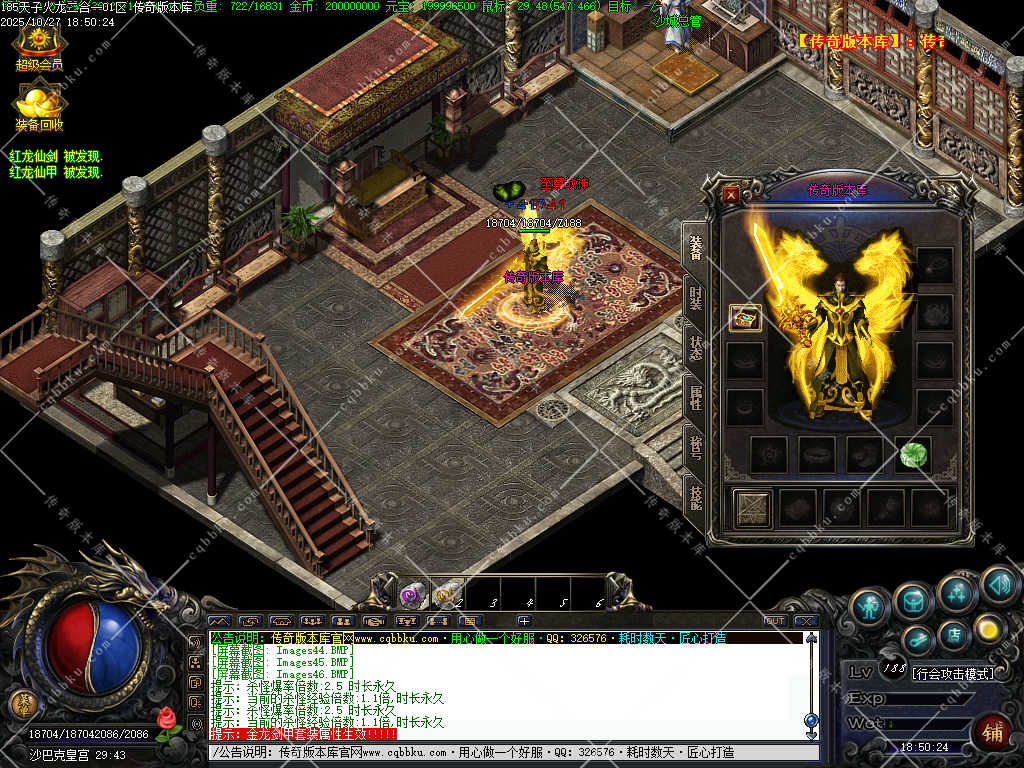Select the 称号 title tab
Image resolution: width=1024 pixels, height=768 pixels.
click(695, 444)
